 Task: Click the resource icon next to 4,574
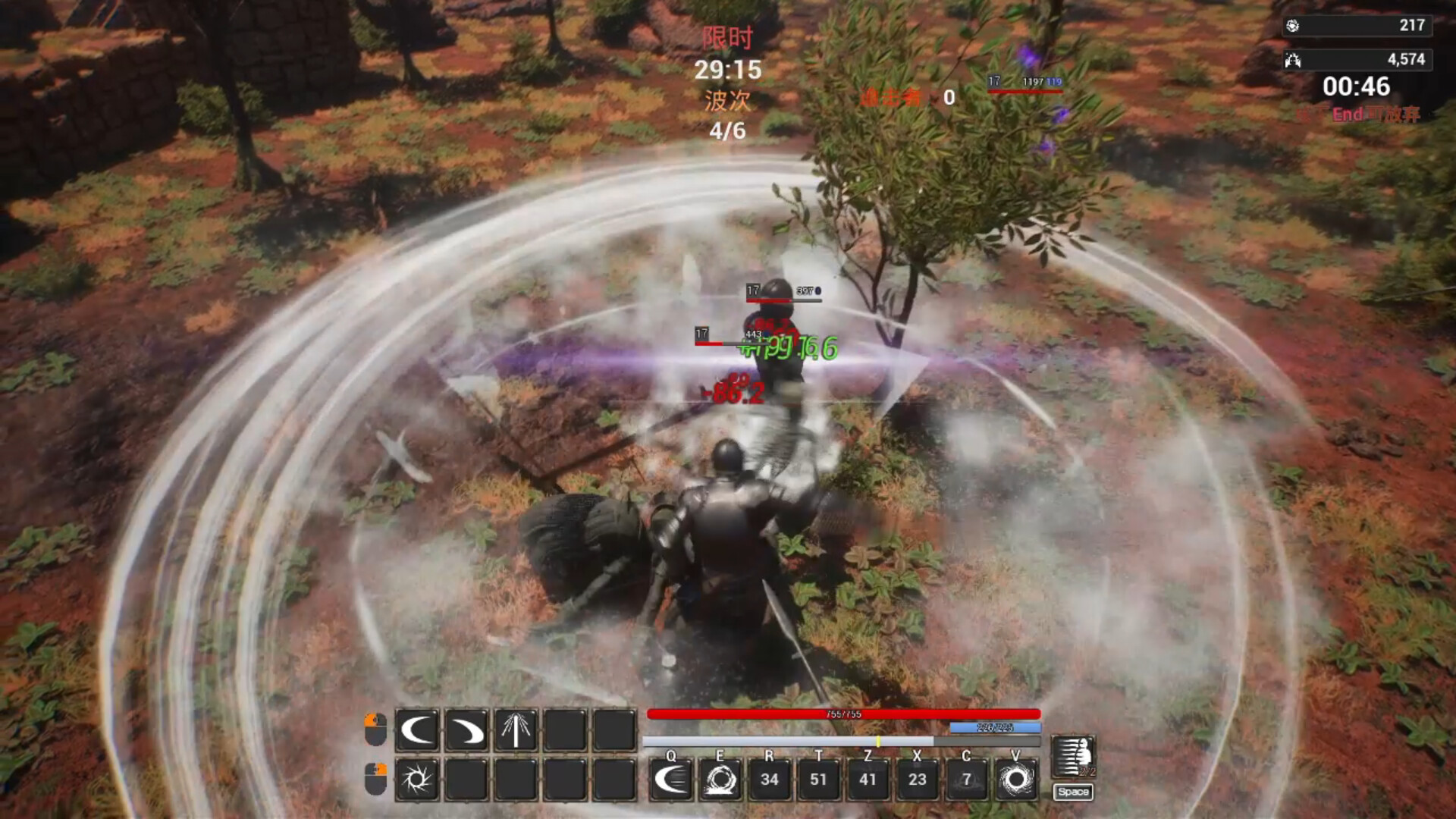[1293, 59]
